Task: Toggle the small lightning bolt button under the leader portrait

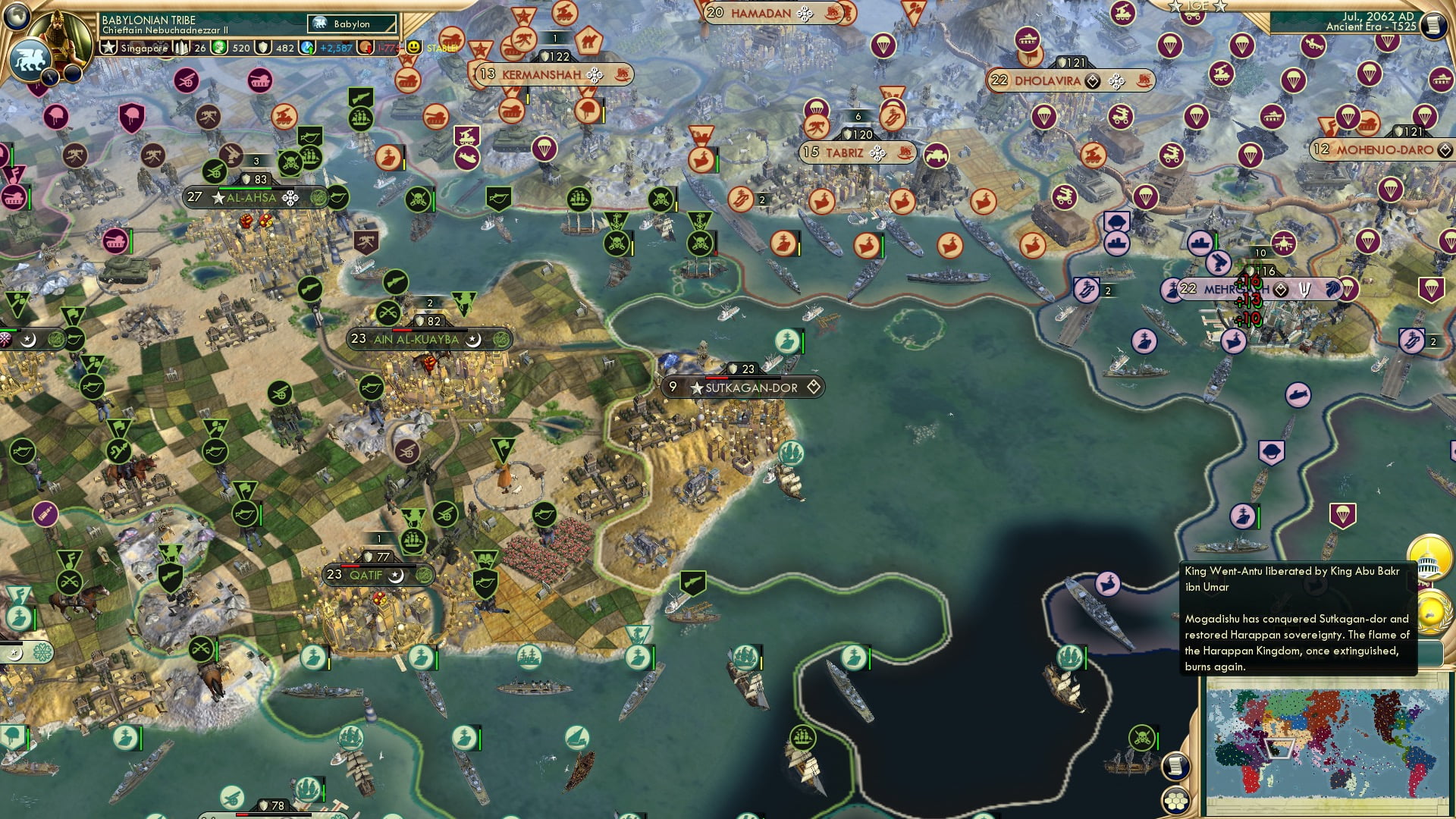Action: click(x=50, y=76)
